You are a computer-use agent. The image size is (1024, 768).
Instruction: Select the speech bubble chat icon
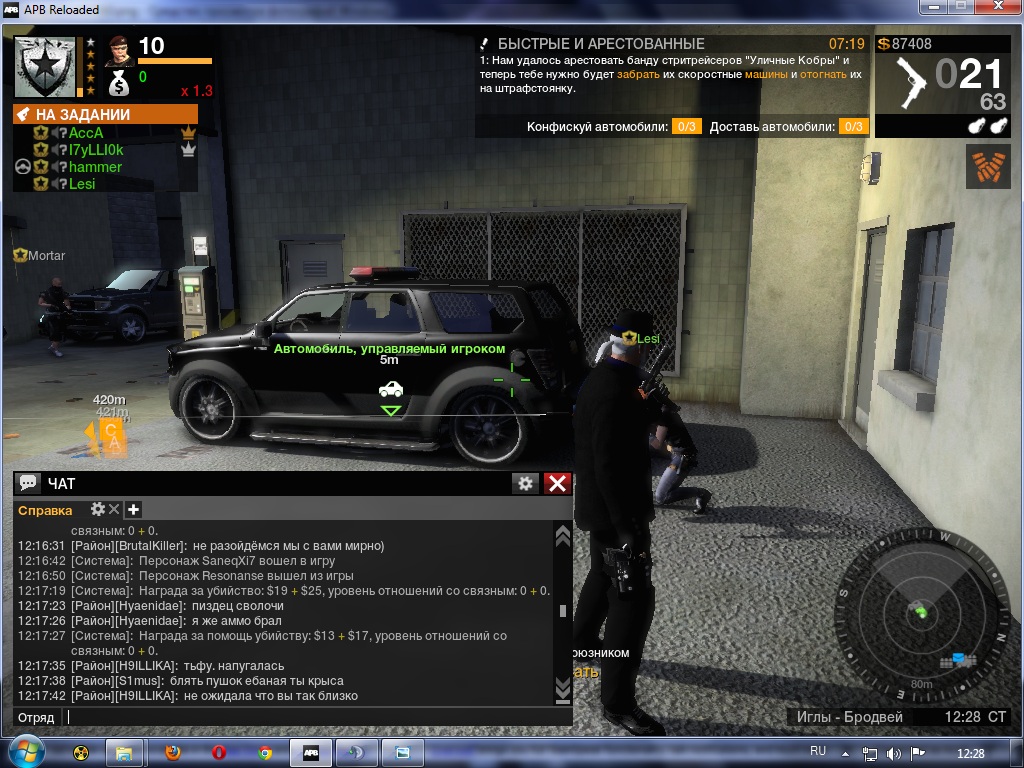[28, 484]
